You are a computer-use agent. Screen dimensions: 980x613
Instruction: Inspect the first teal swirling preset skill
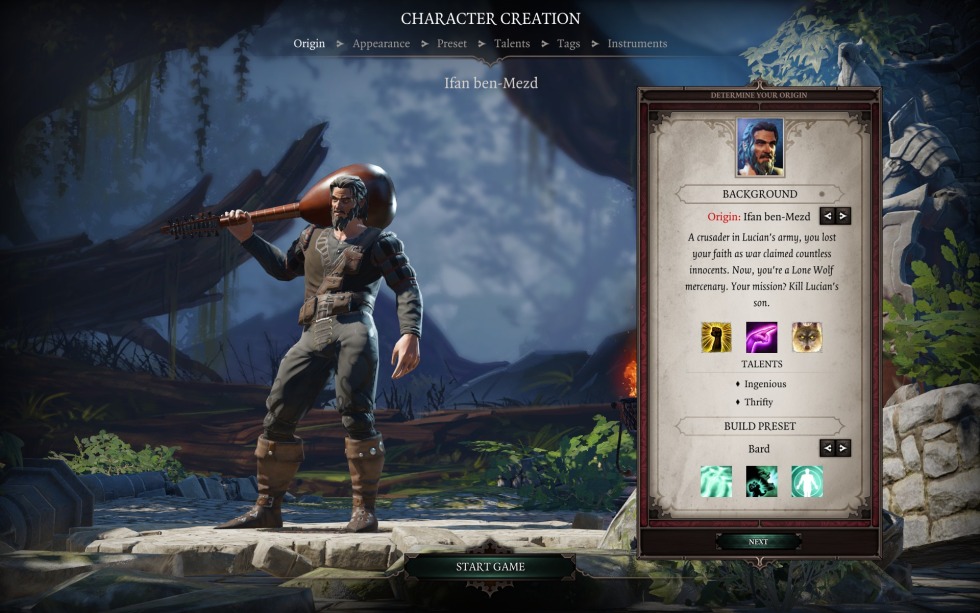716,481
